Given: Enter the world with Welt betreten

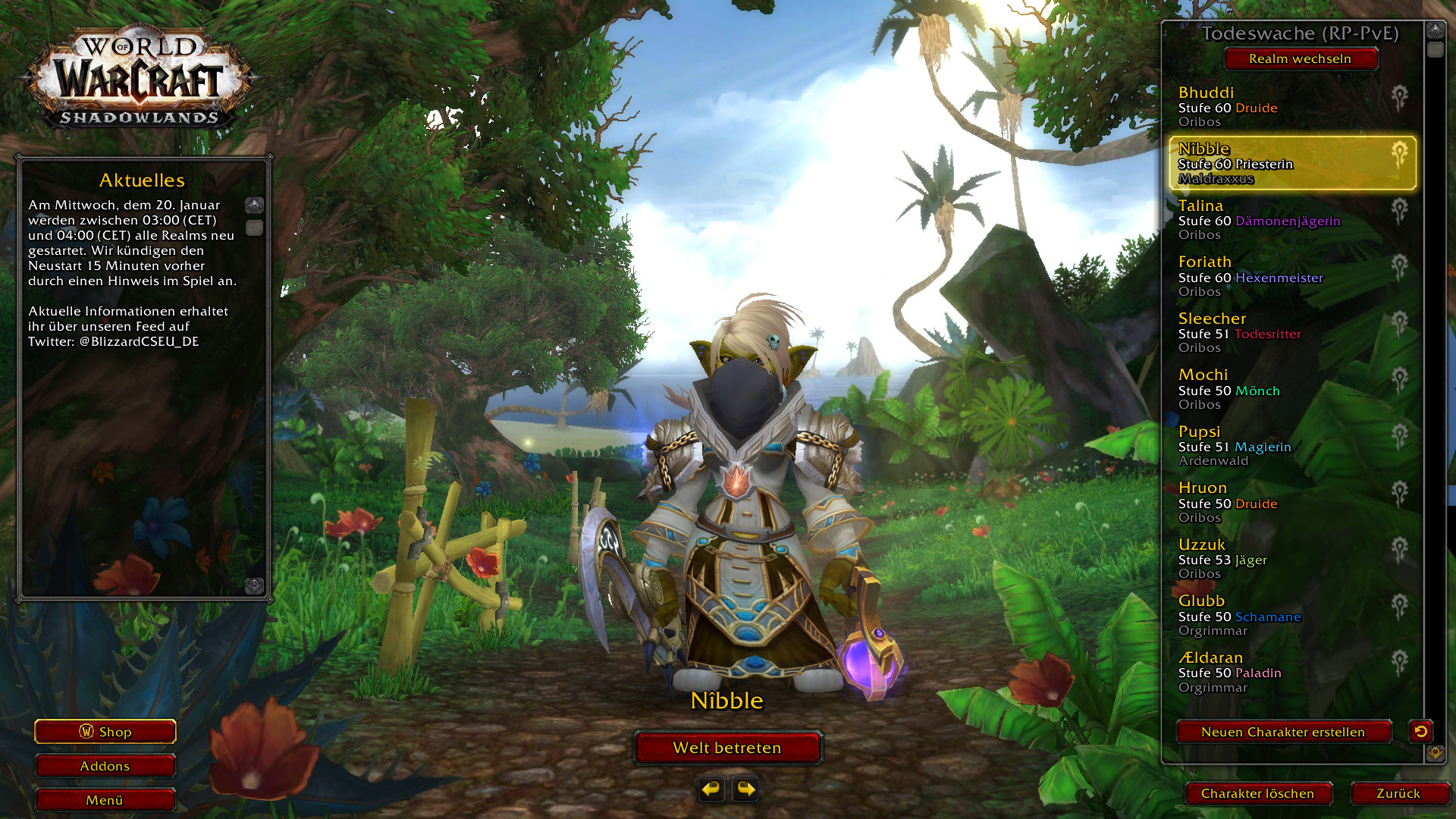Looking at the screenshot, I should coord(727,748).
